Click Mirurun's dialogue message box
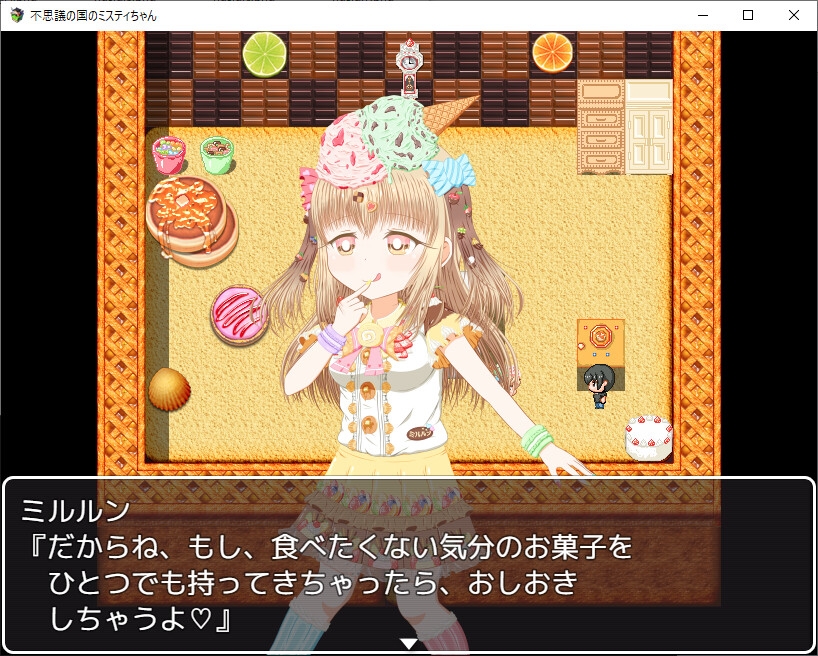 click(408, 565)
